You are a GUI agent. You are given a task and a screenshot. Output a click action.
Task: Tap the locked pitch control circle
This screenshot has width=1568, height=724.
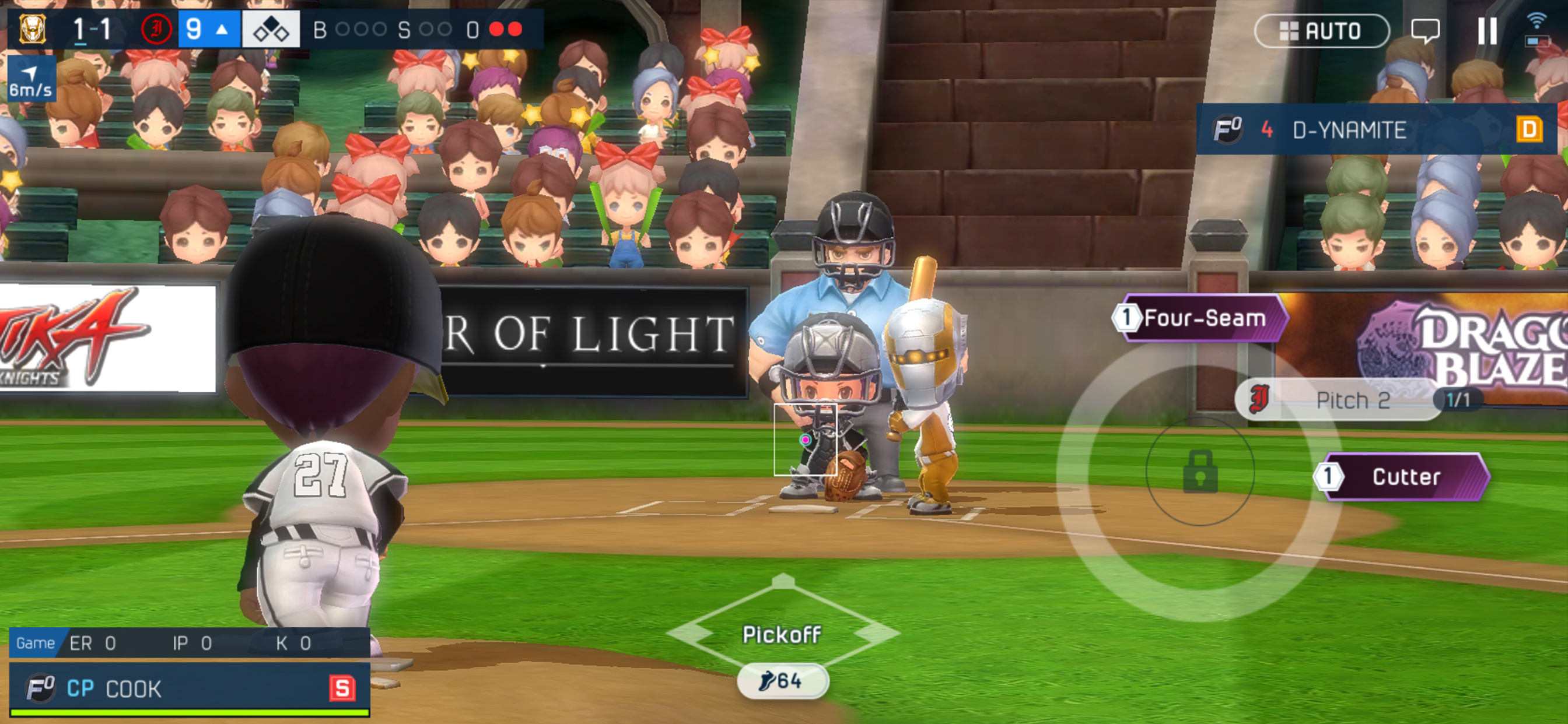1199,471
